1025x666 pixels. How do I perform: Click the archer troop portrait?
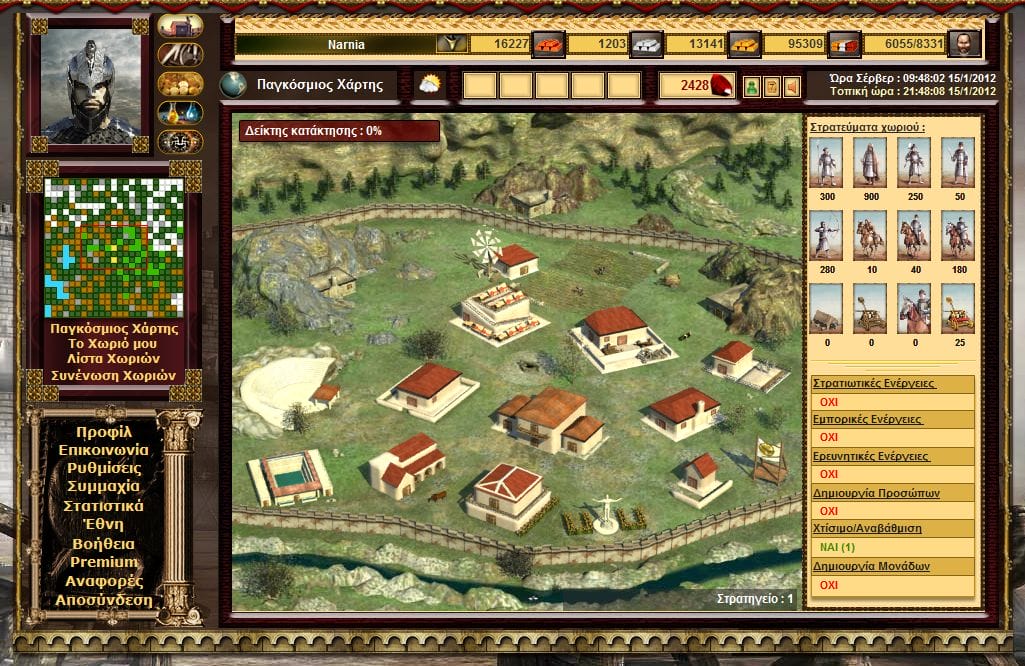click(x=827, y=234)
